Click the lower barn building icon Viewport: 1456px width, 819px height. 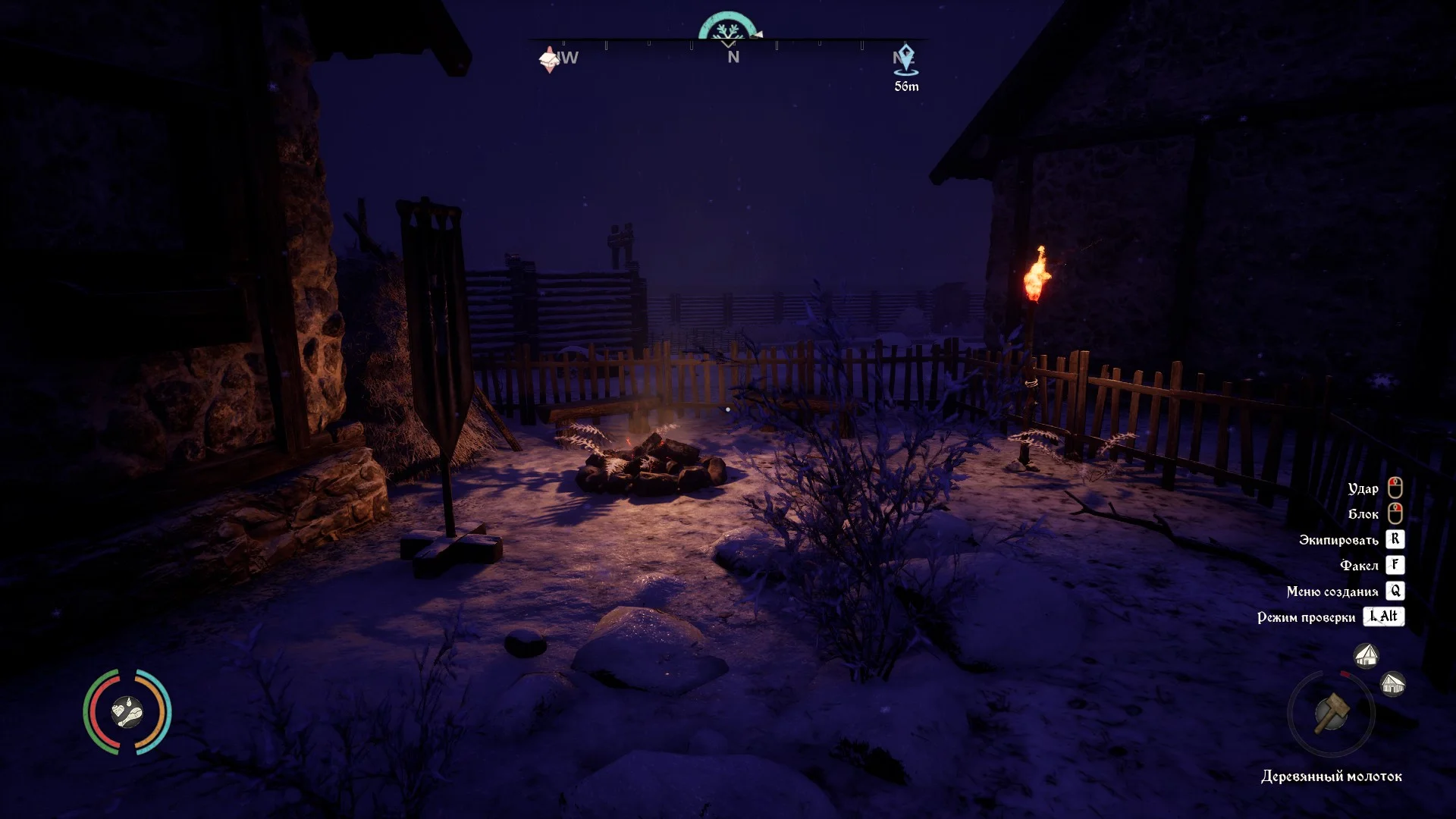tap(1393, 684)
